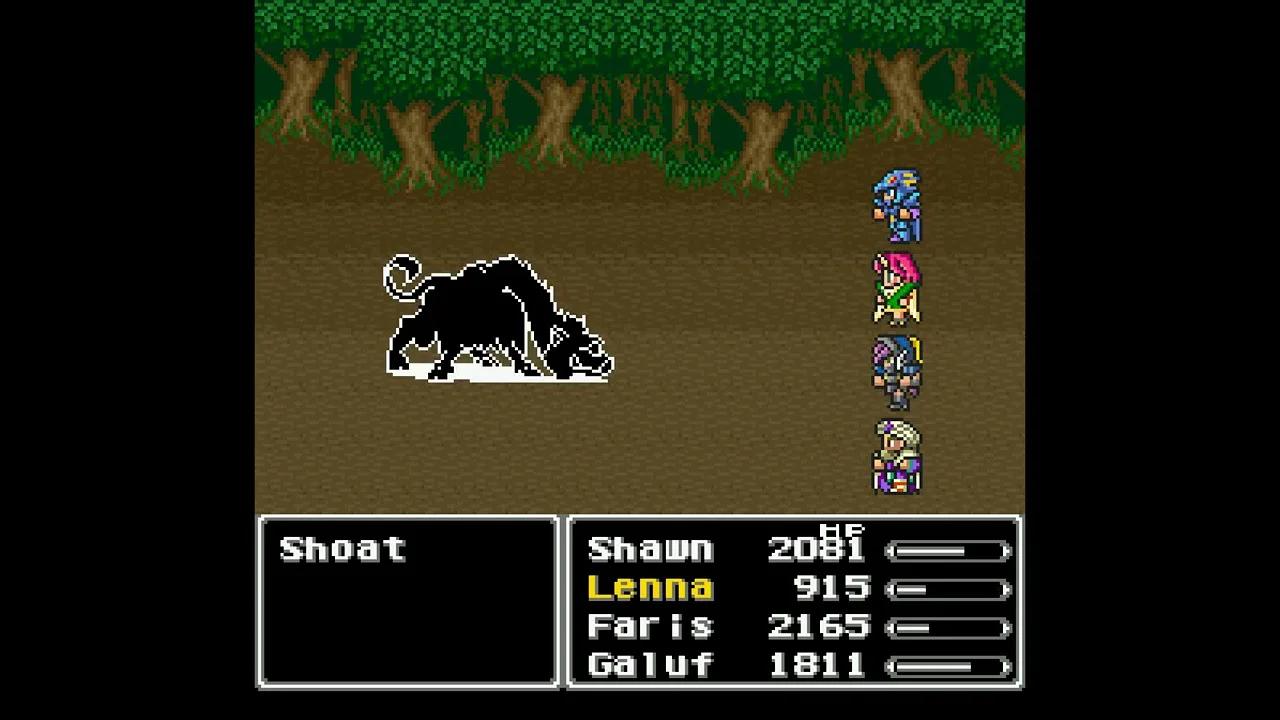Select Lenna's highlighted yellow name
Screen dimensions: 1280x720
pos(650,588)
